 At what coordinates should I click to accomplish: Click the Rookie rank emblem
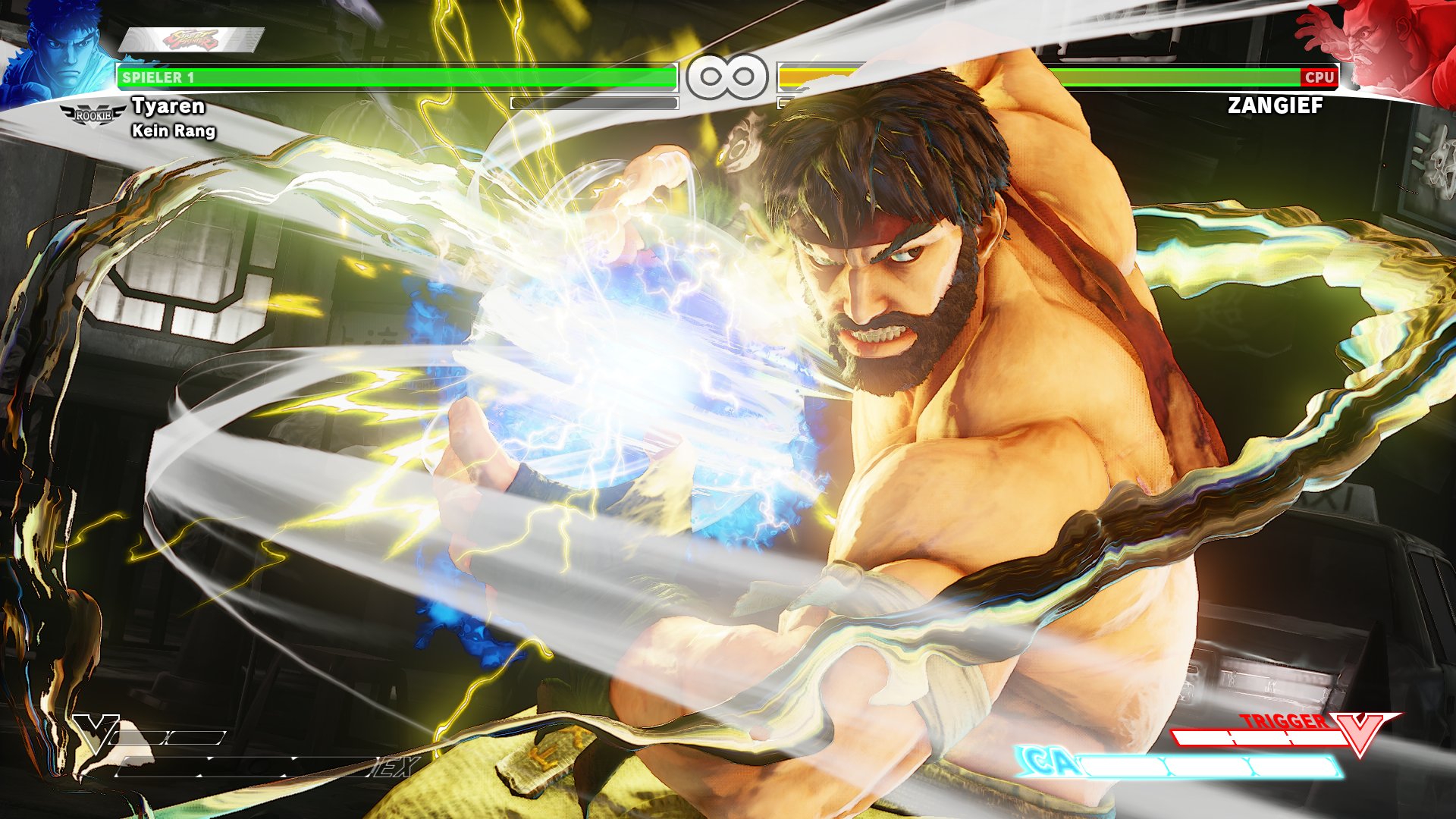click(93, 116)
